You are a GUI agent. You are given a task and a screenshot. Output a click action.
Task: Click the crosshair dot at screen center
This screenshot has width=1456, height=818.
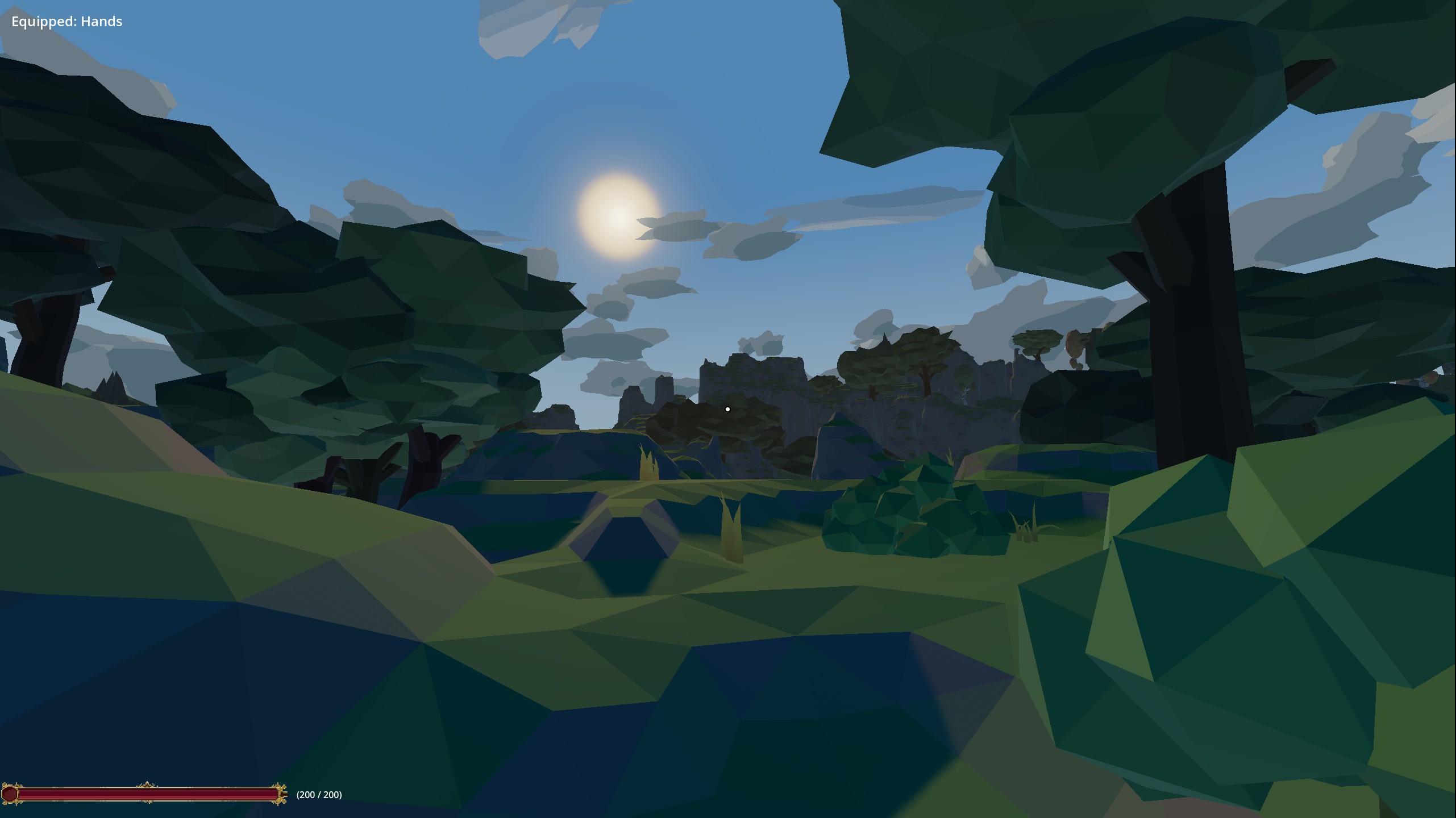[728, 408]
